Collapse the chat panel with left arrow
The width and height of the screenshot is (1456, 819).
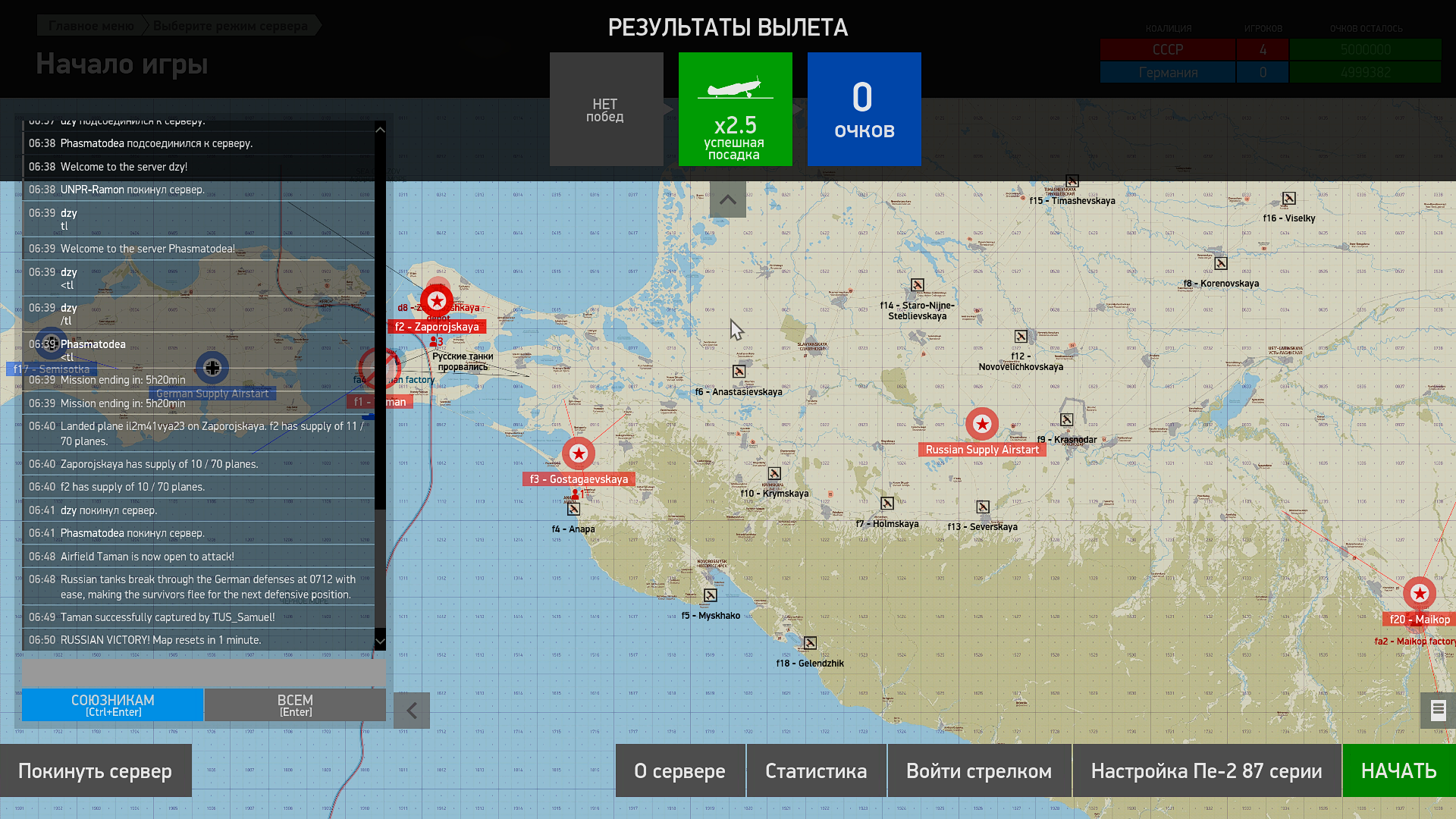coord(412,711)
